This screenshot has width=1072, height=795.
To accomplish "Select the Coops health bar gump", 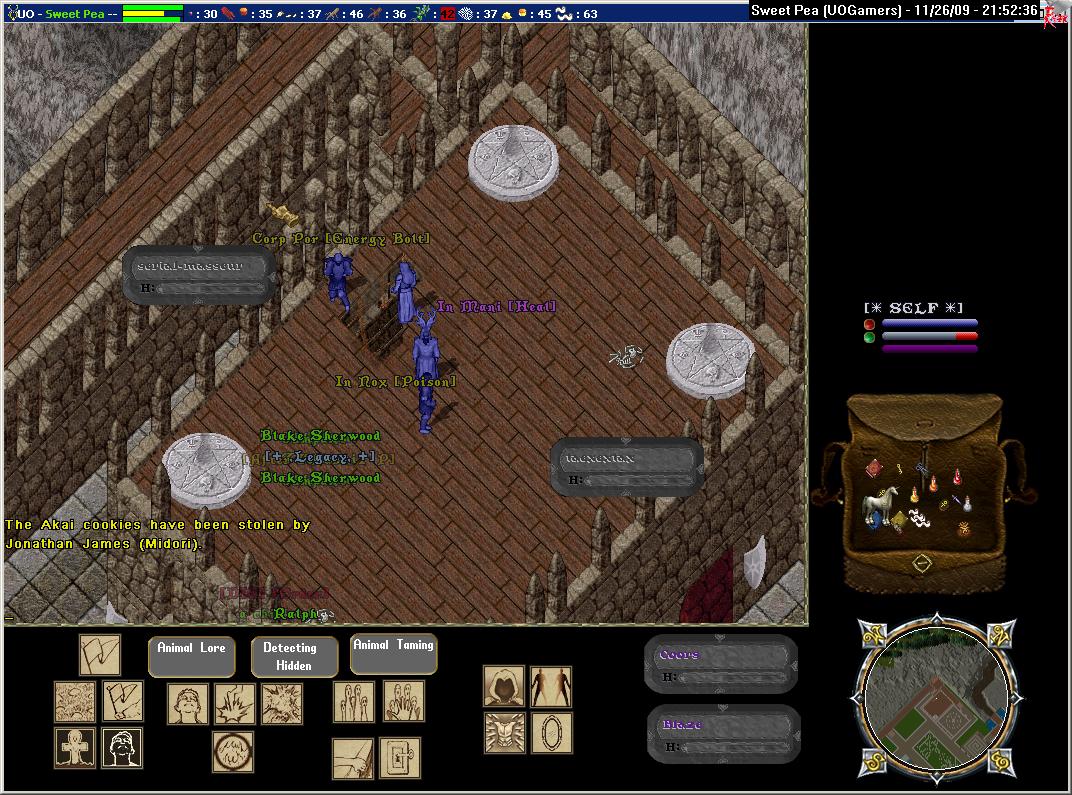I will pos(721,664).
